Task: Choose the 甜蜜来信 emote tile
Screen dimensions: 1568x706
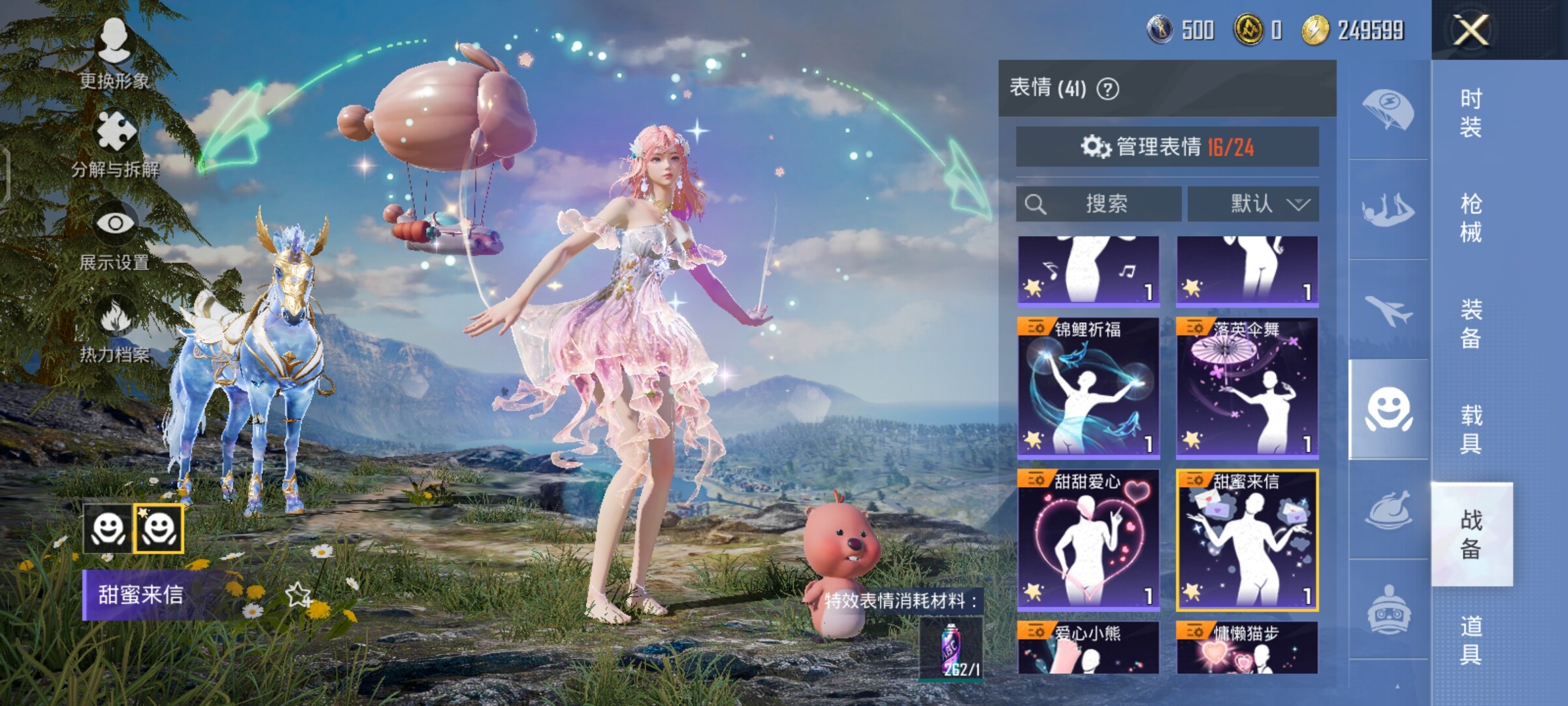Action: 1247,539
